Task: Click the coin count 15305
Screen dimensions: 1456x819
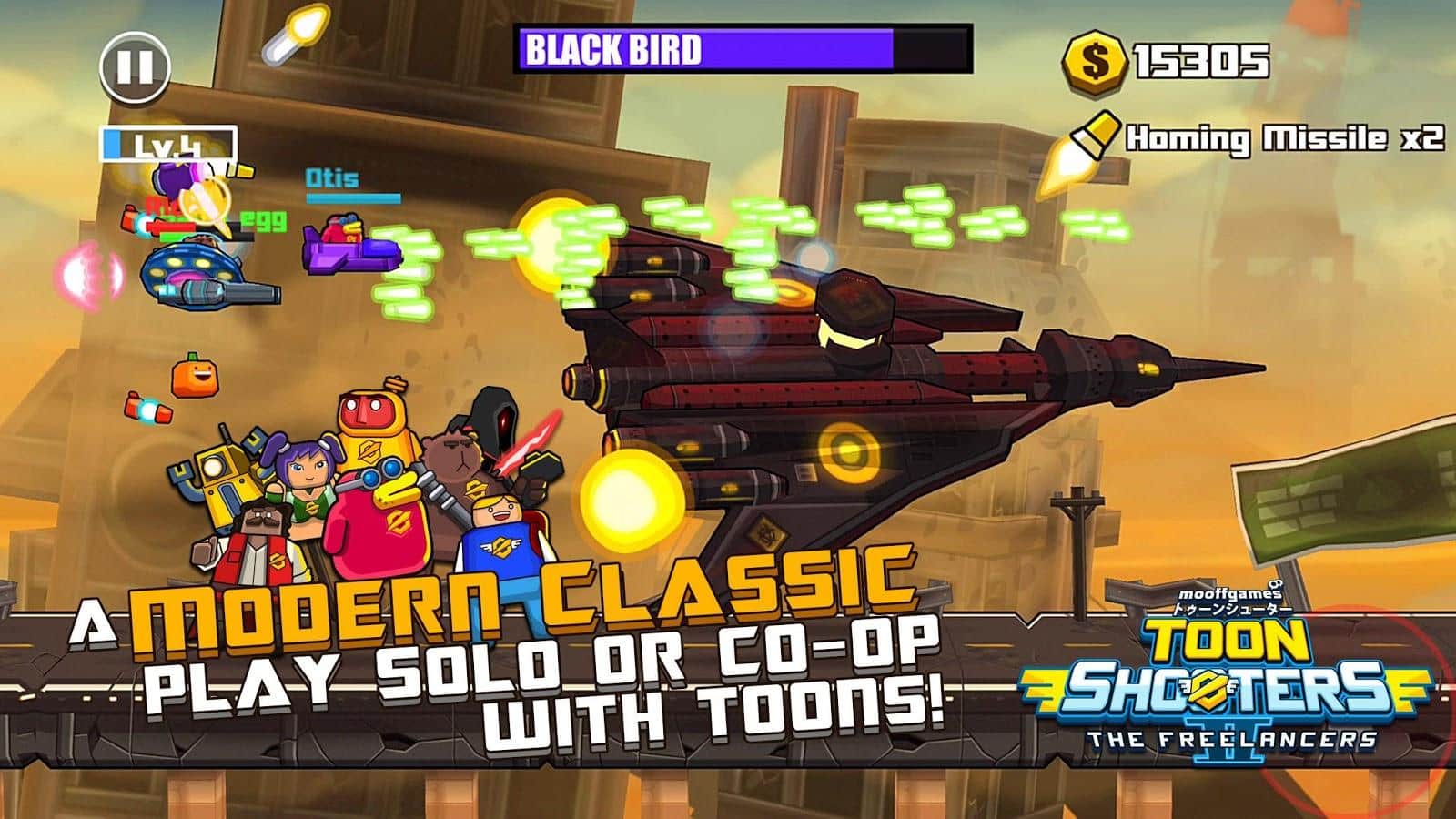Action: (1201, 60)
